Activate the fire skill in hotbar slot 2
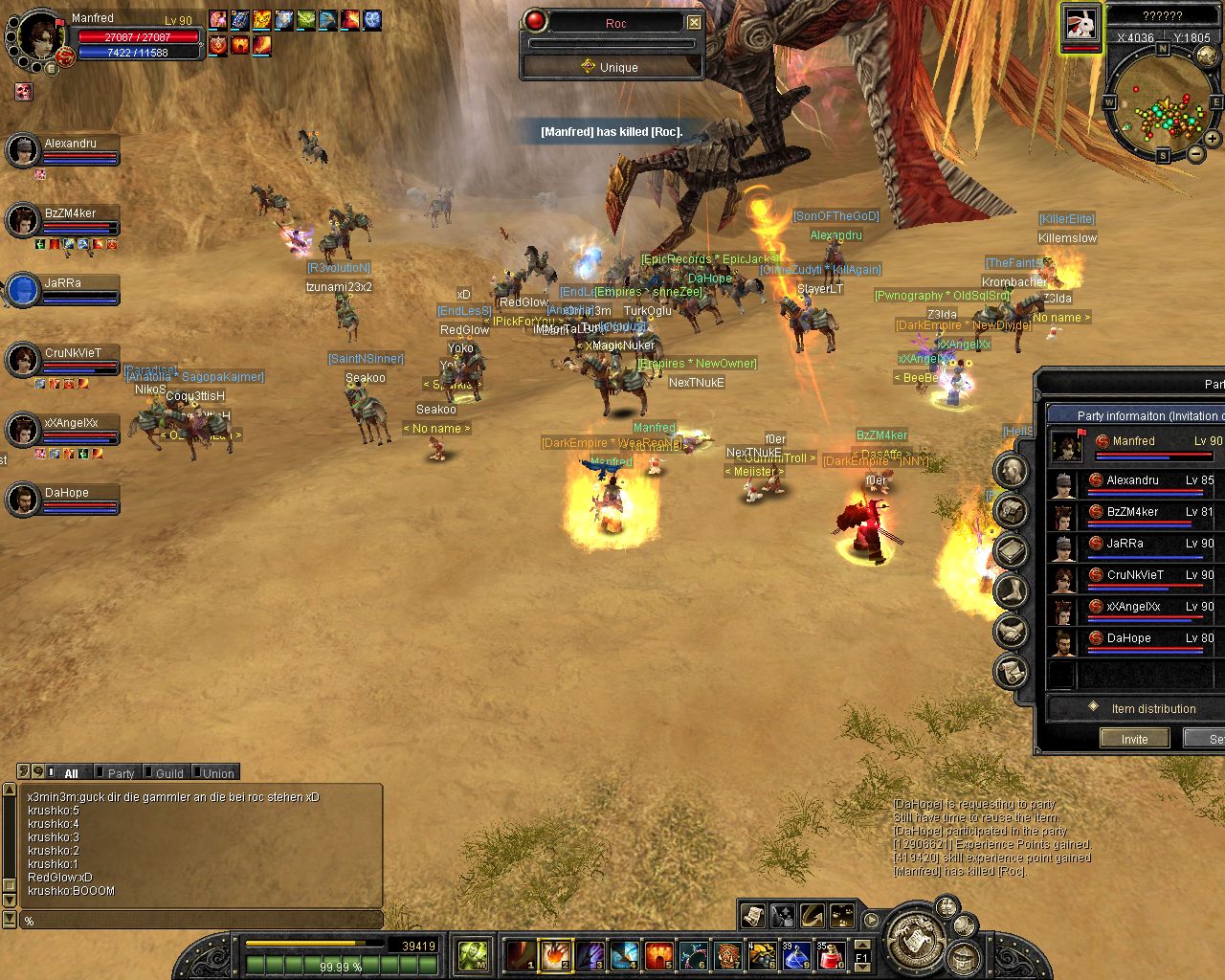Viewport: 1225px width, 980px height. coord(556,955)
